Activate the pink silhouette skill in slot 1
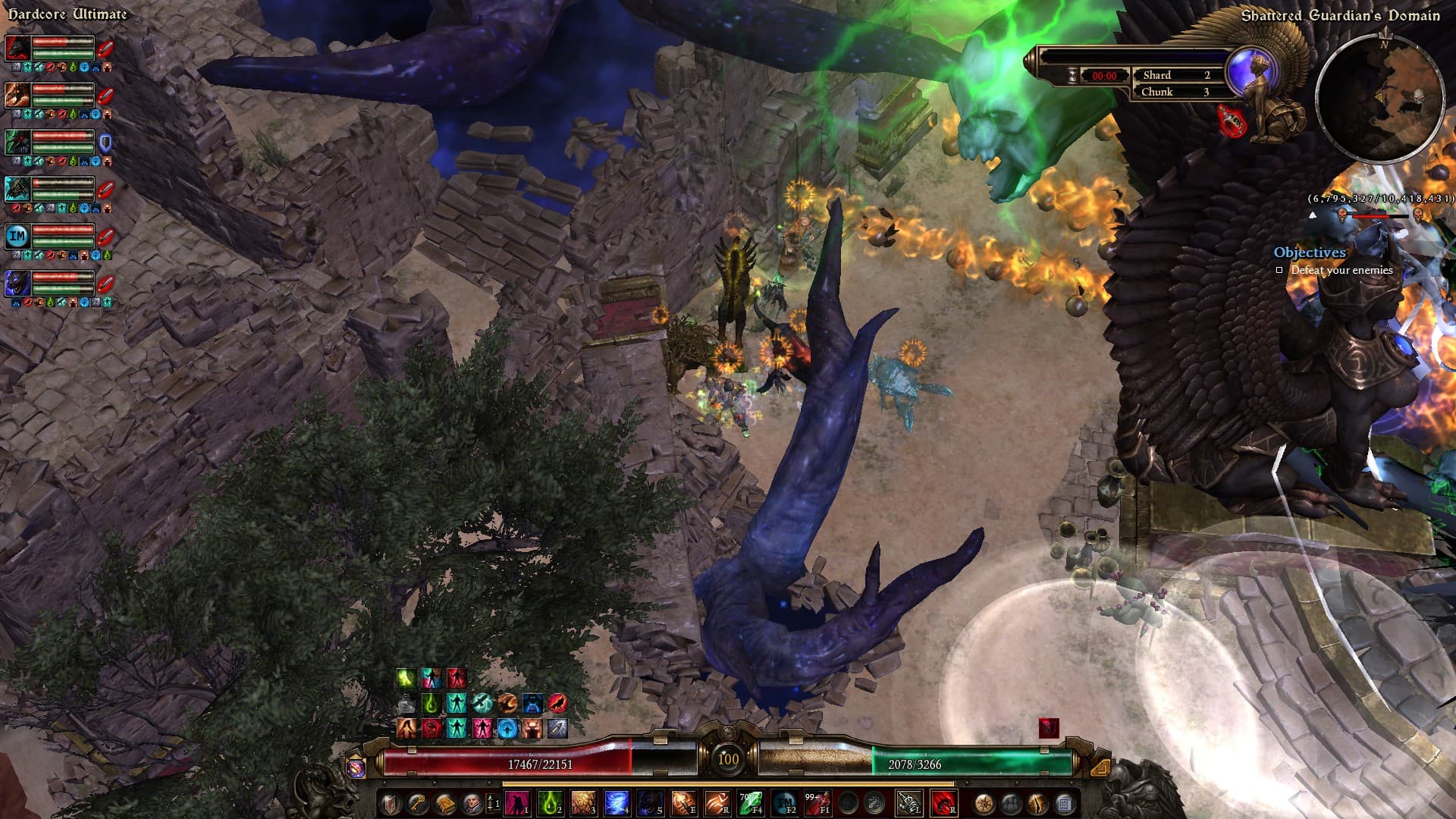 point(516,802)
